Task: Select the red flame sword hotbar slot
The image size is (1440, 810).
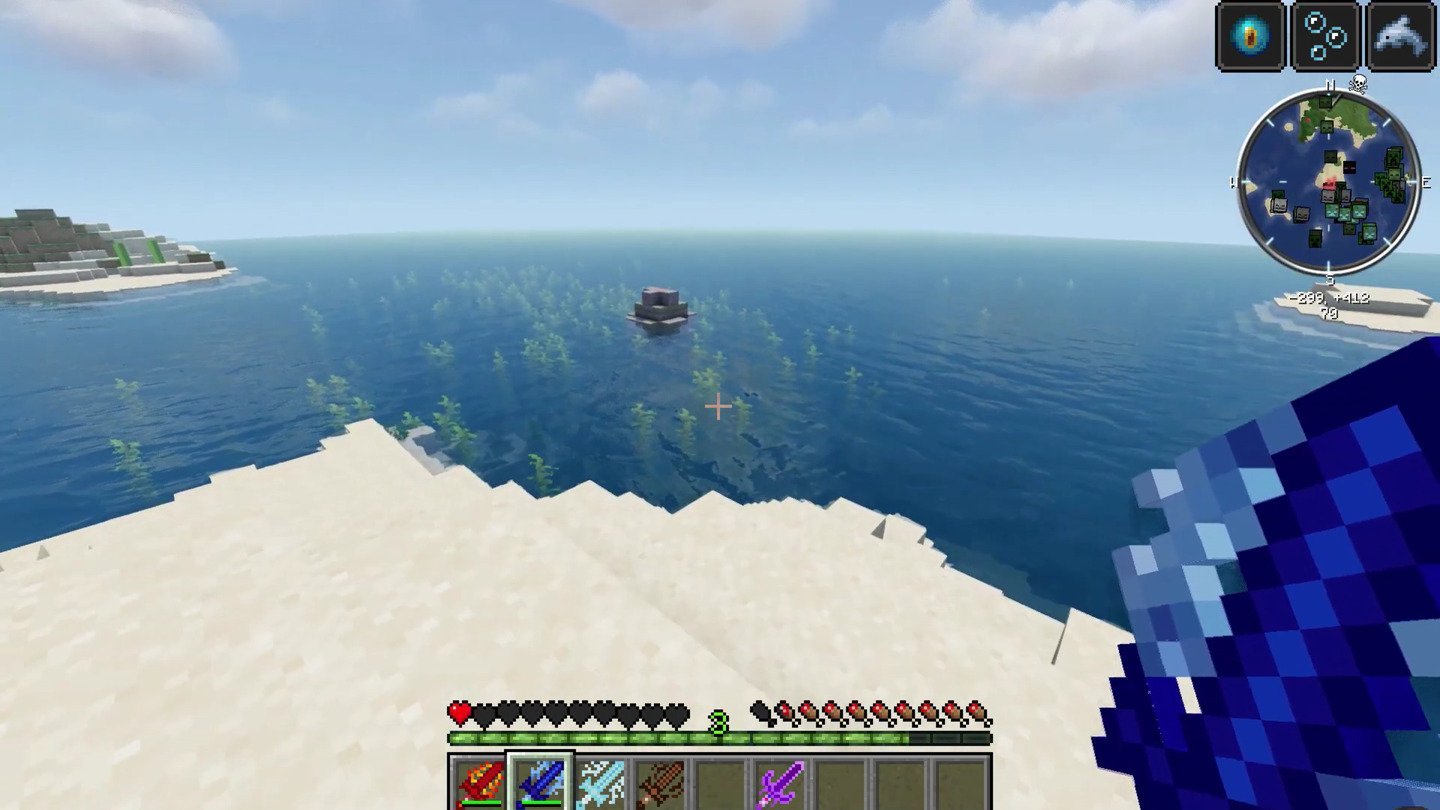Action: pyautogui.click(x=480, y=783)
